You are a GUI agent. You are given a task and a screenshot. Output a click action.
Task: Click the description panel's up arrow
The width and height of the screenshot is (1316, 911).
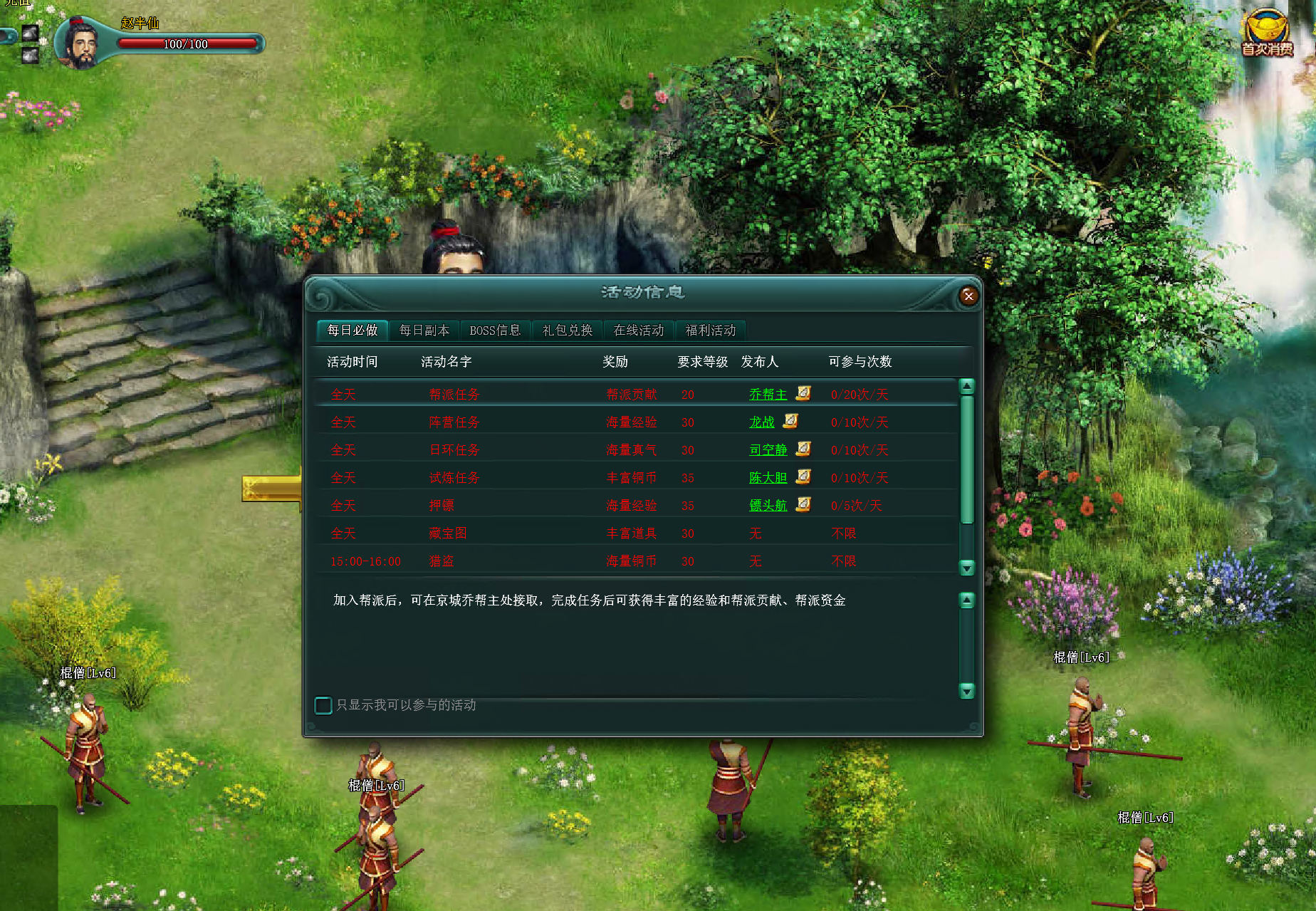point(966,600)
